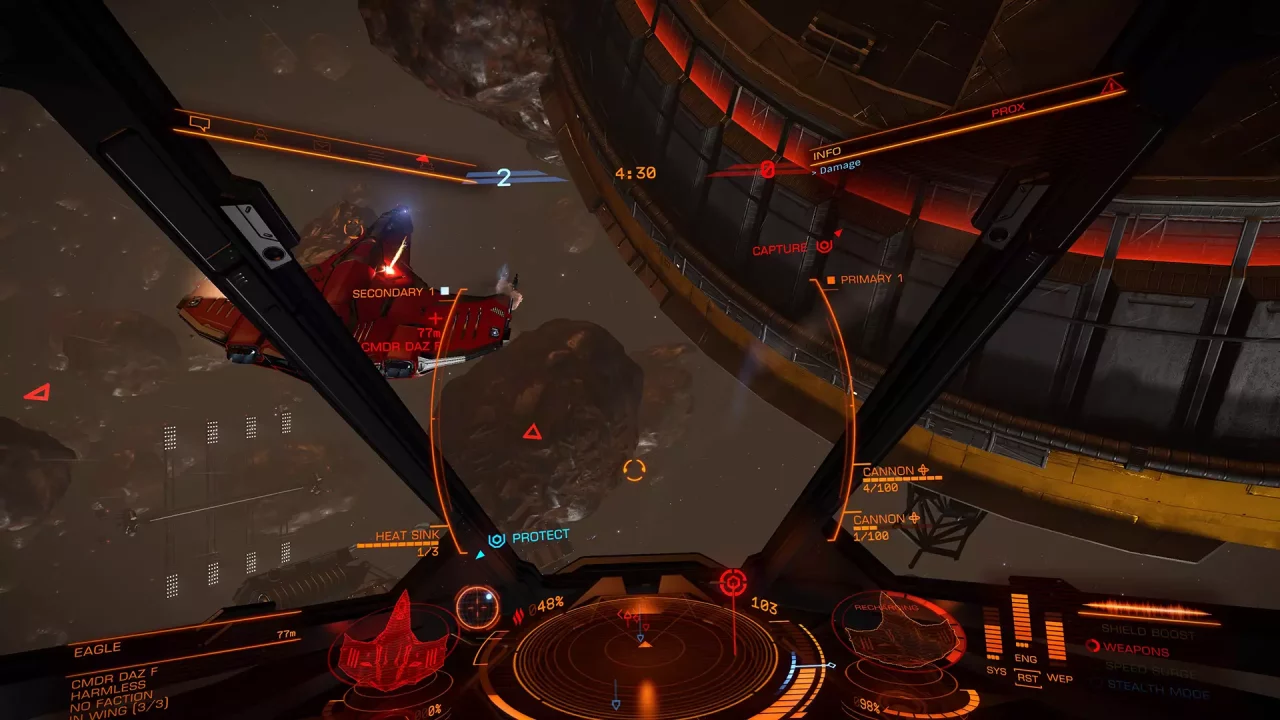Screen dimensions: 1280x720
Task: Toggle SHIELD BOOST on
Action: coord(1149,631)
